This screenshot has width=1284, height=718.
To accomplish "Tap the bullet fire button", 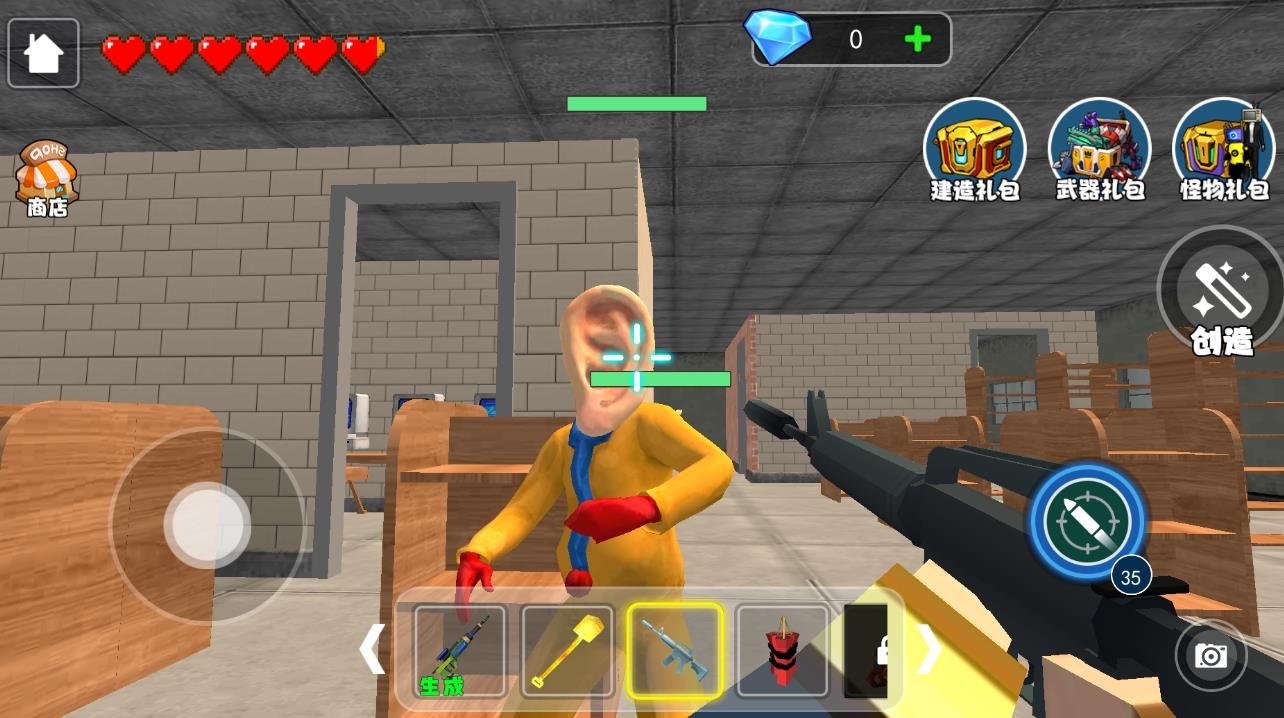I will (x=1086, y=520).
